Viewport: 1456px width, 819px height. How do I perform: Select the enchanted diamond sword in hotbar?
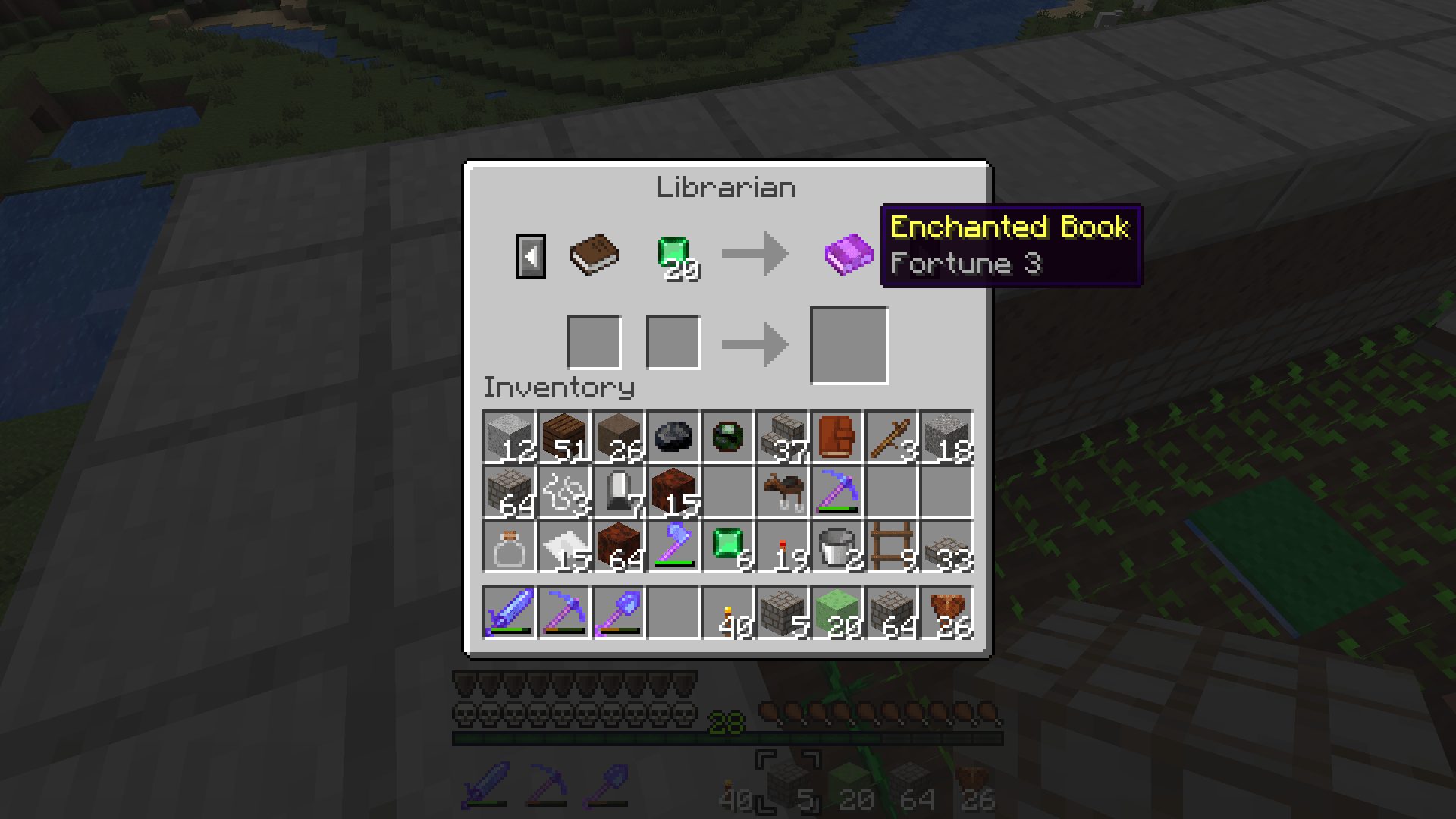coord(509,613)
